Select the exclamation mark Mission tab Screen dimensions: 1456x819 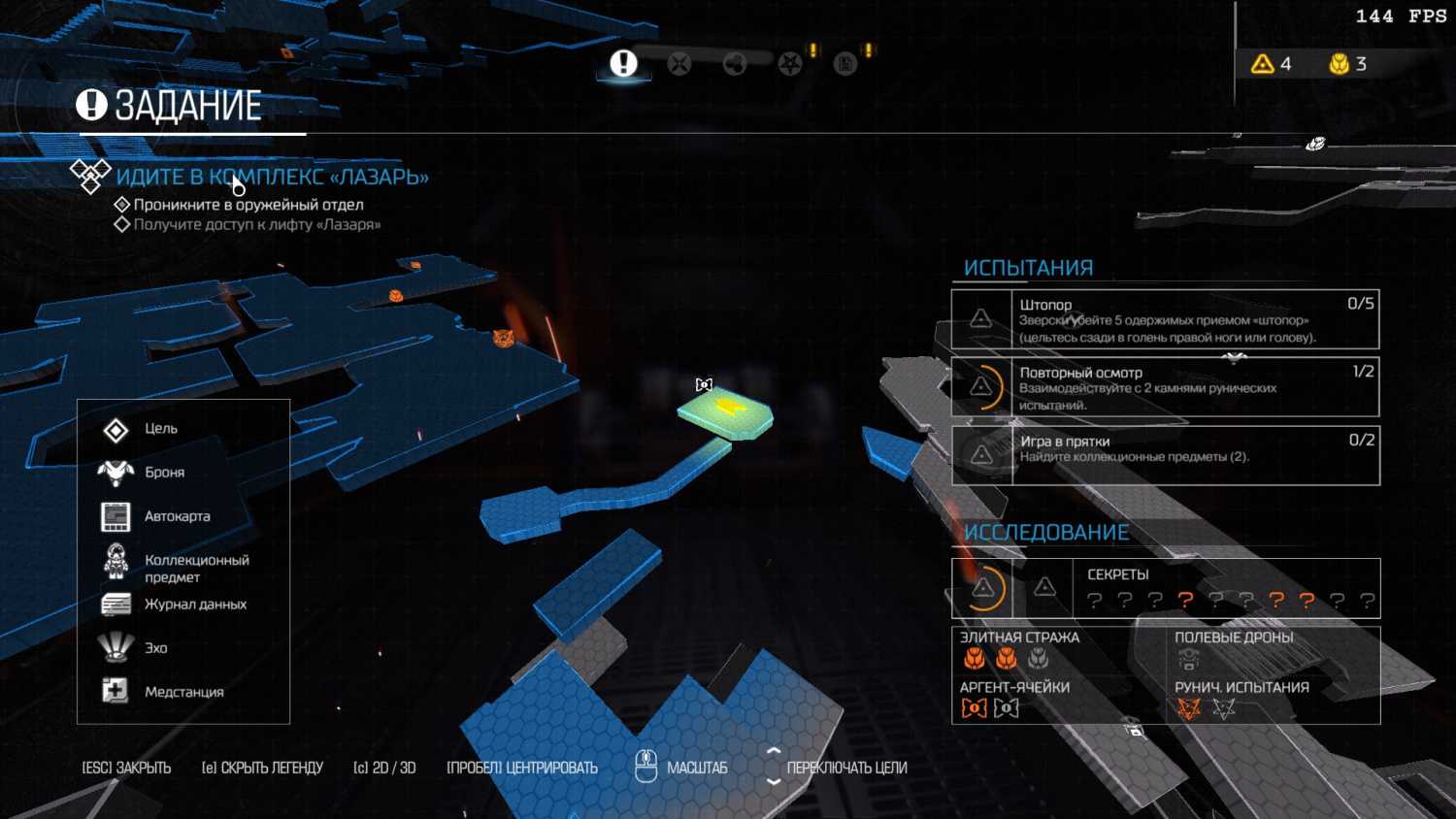pyautogui.click(x=623, y=64)
